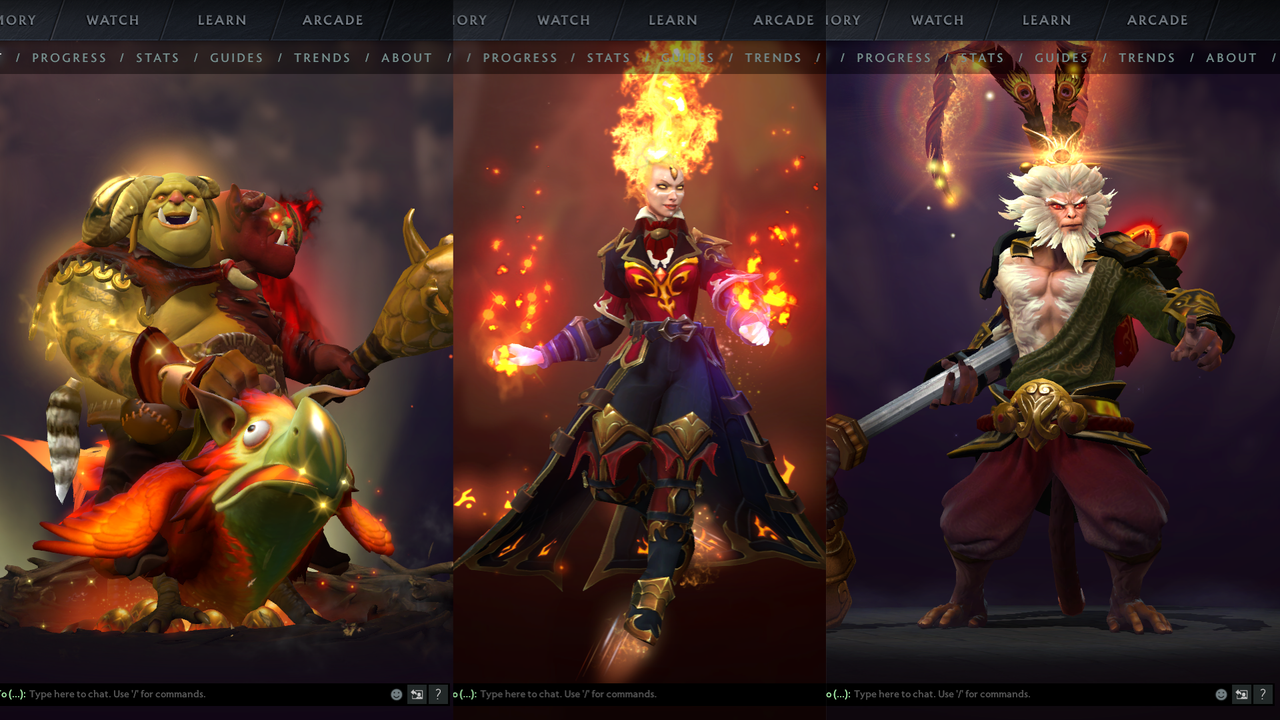Open the emoticon picker in the left chat bar
1280x720 pixels.
(x=396, y=694)
